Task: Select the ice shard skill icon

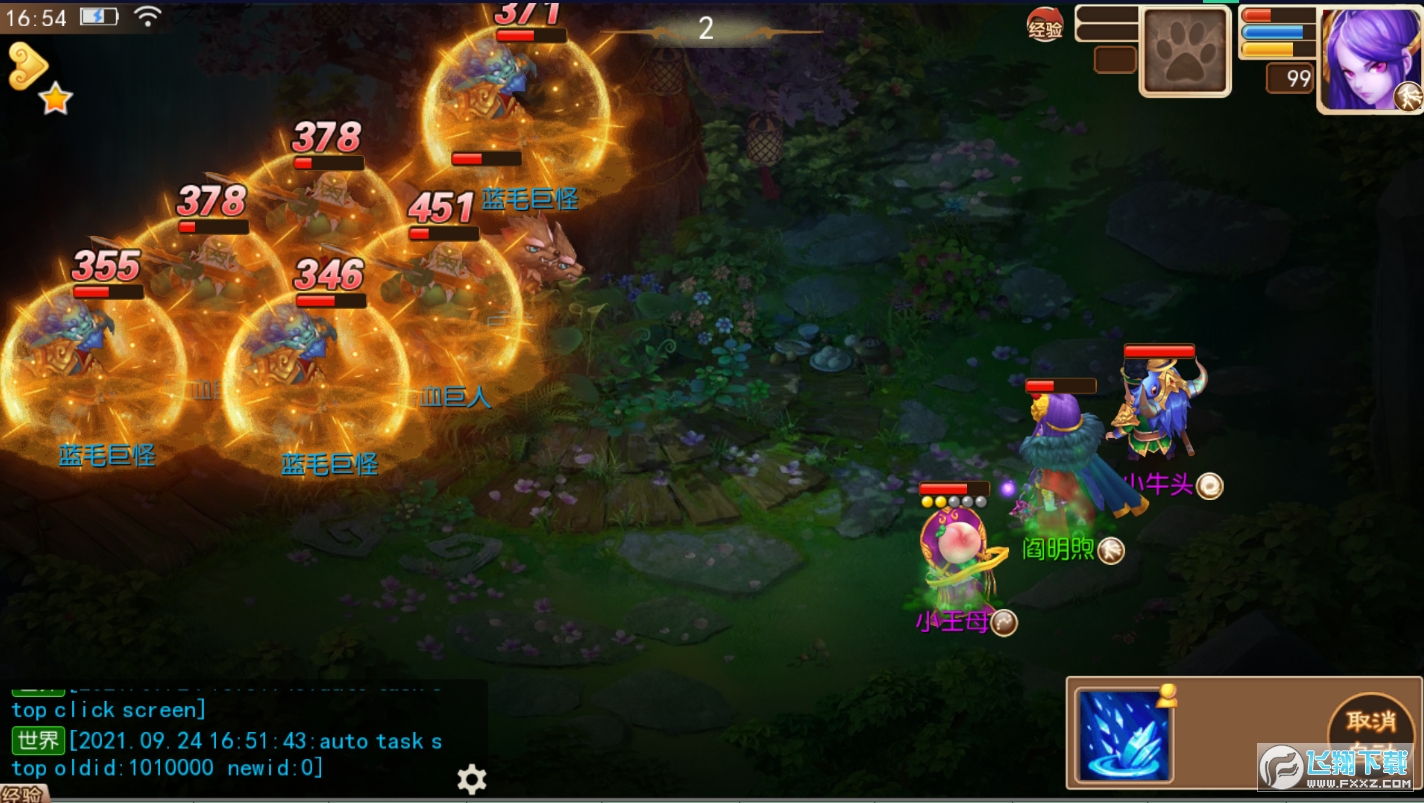Action: (1125, 734)
